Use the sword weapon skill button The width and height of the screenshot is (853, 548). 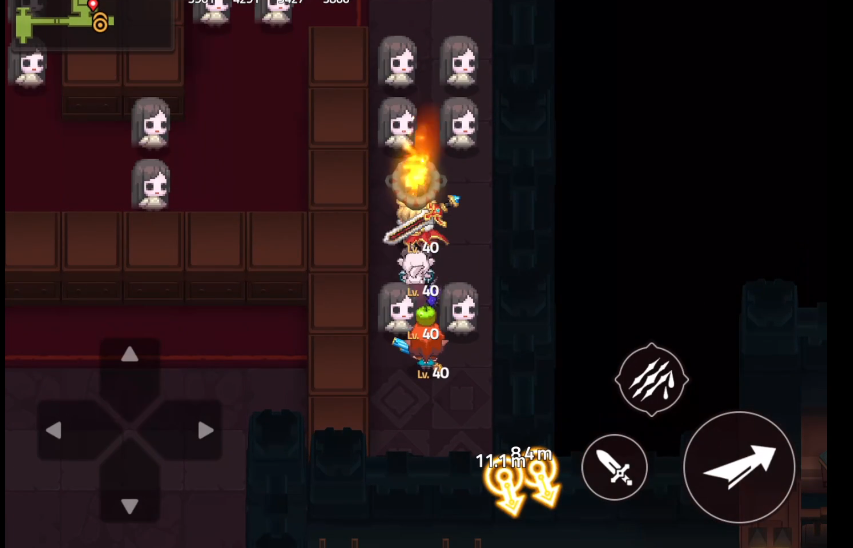[x=614, y=467]
